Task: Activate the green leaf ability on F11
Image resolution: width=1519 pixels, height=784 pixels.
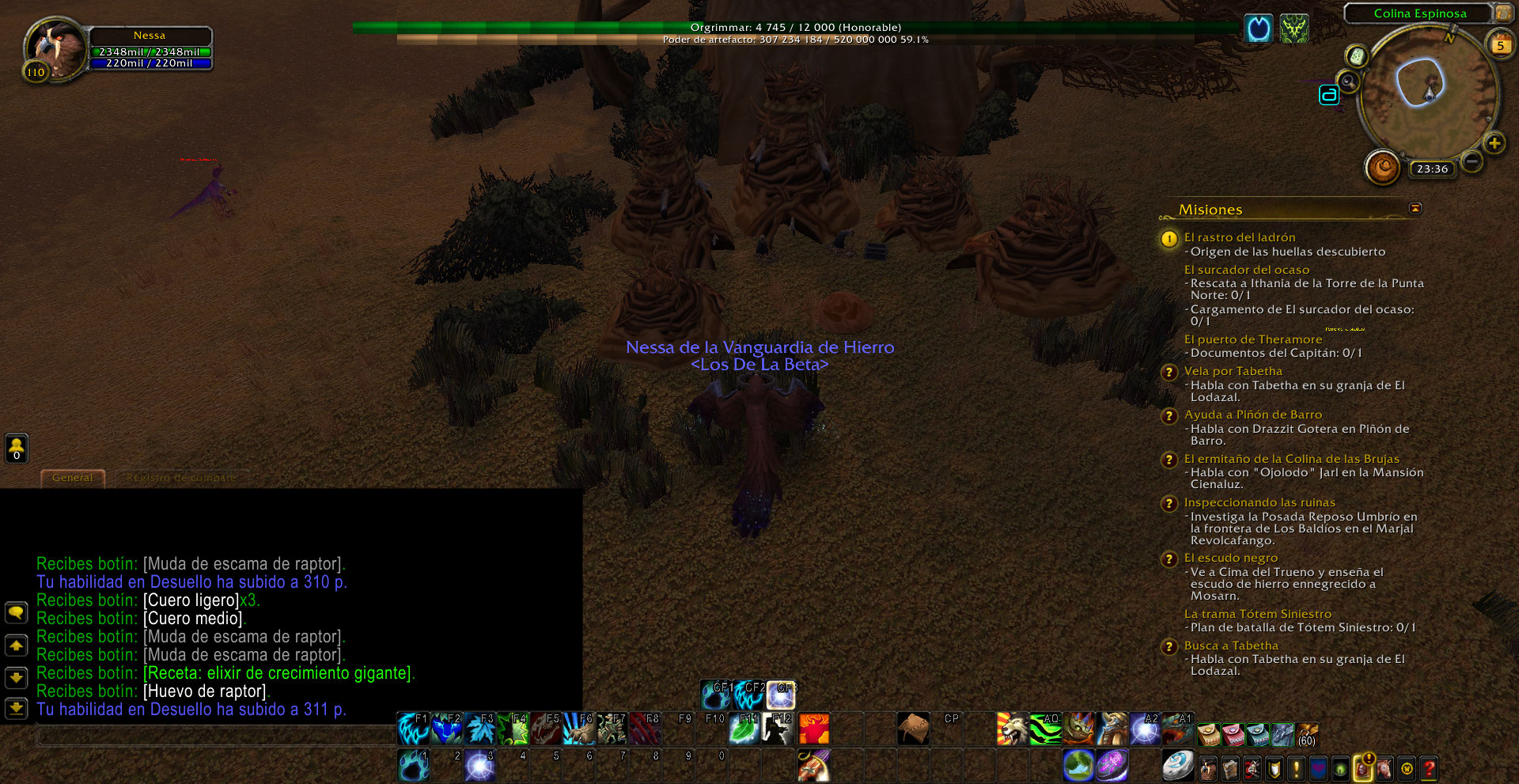Action: pos(744,729)
